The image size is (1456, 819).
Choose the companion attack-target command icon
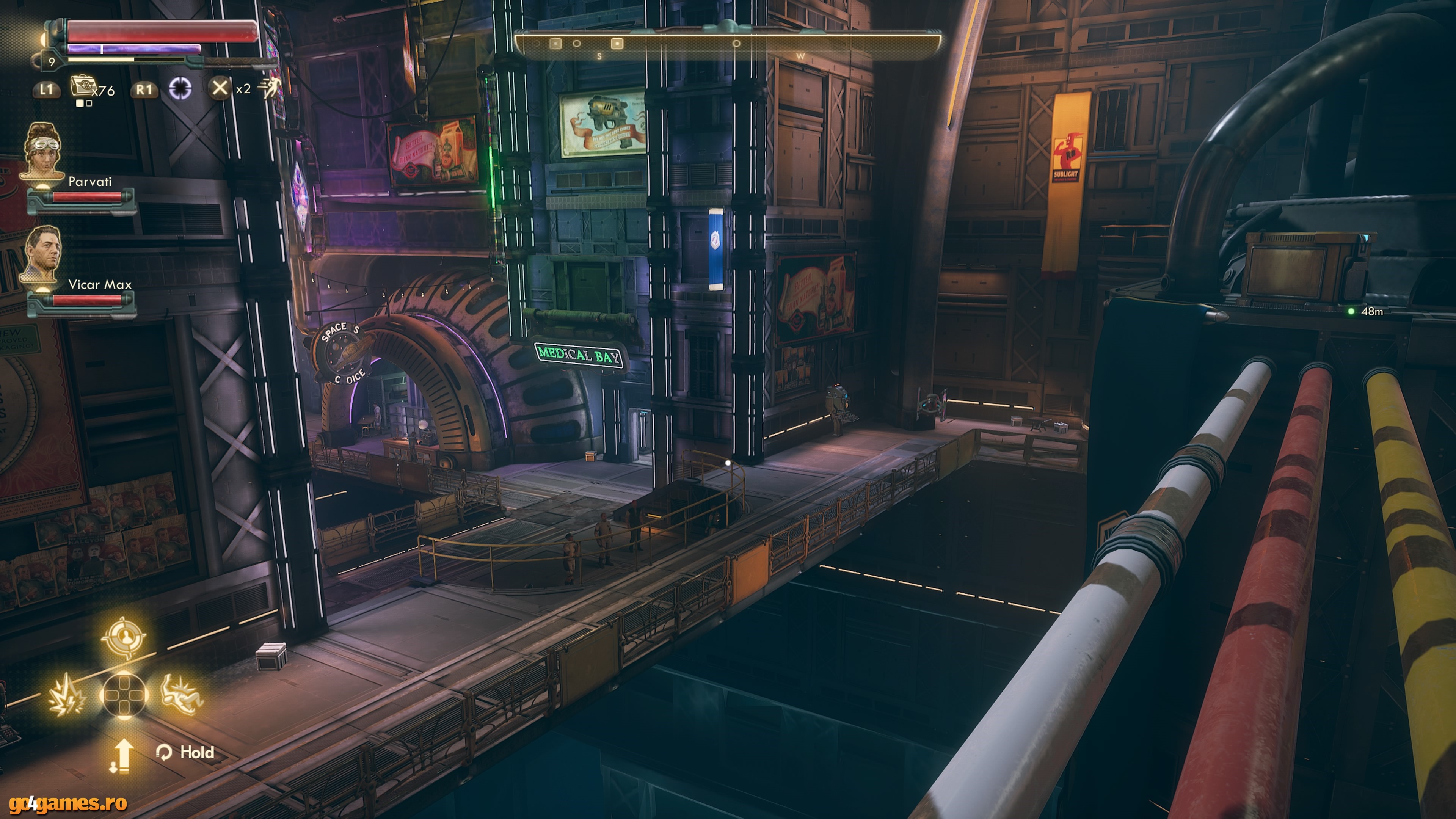tap(124, 637)
